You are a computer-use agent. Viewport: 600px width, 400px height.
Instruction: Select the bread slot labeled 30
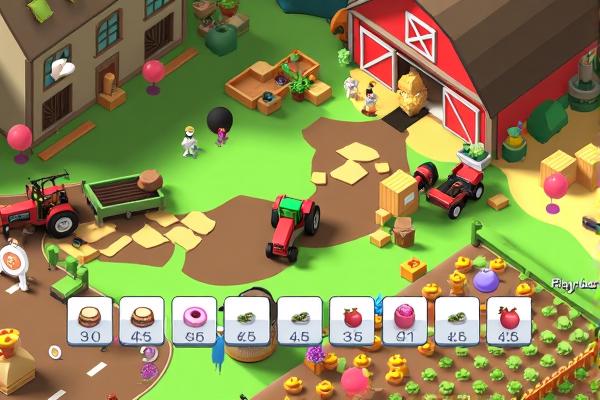pyautogui.click(x=89, y=322)
